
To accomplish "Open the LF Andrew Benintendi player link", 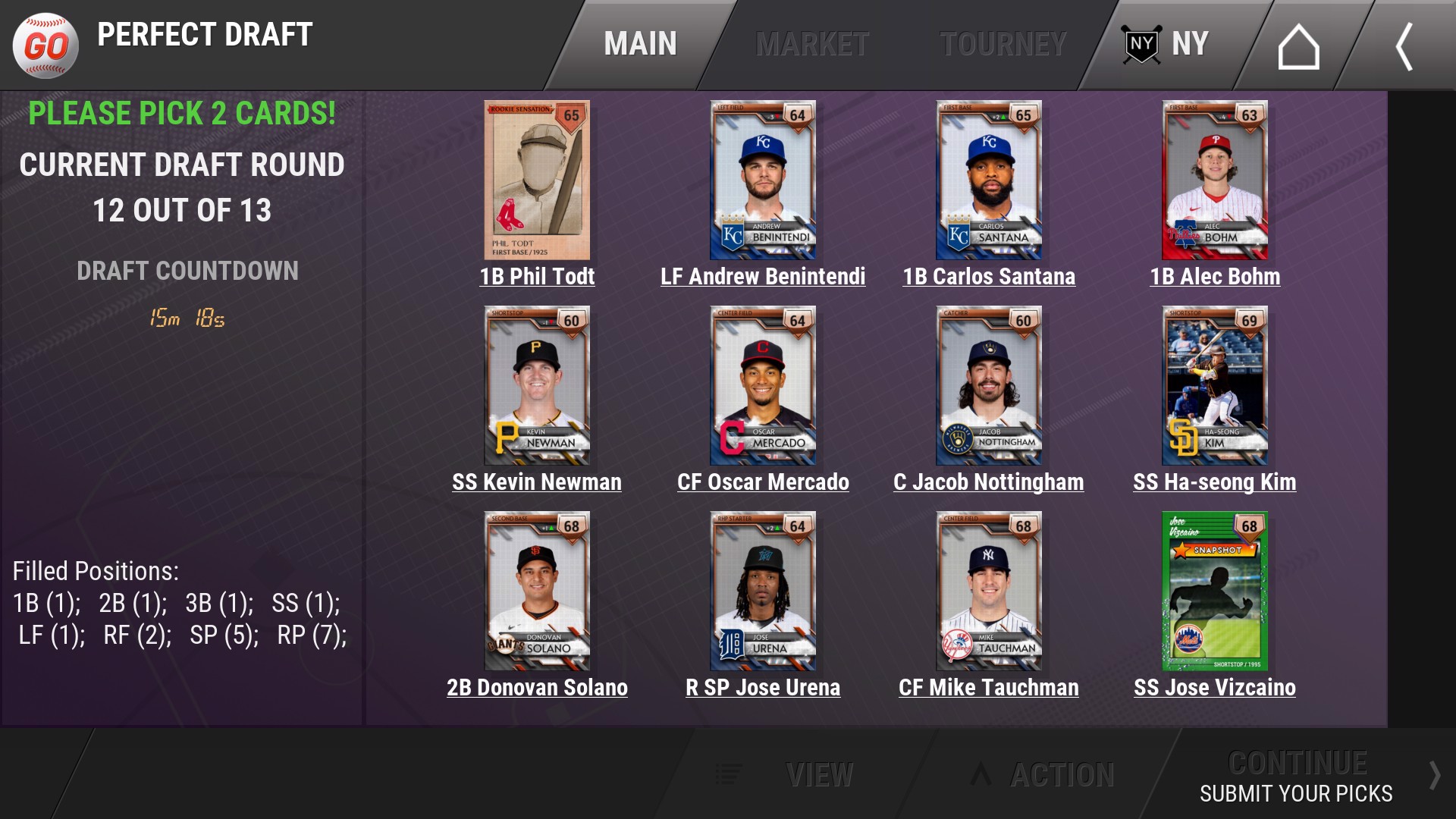I will point(762,277).
